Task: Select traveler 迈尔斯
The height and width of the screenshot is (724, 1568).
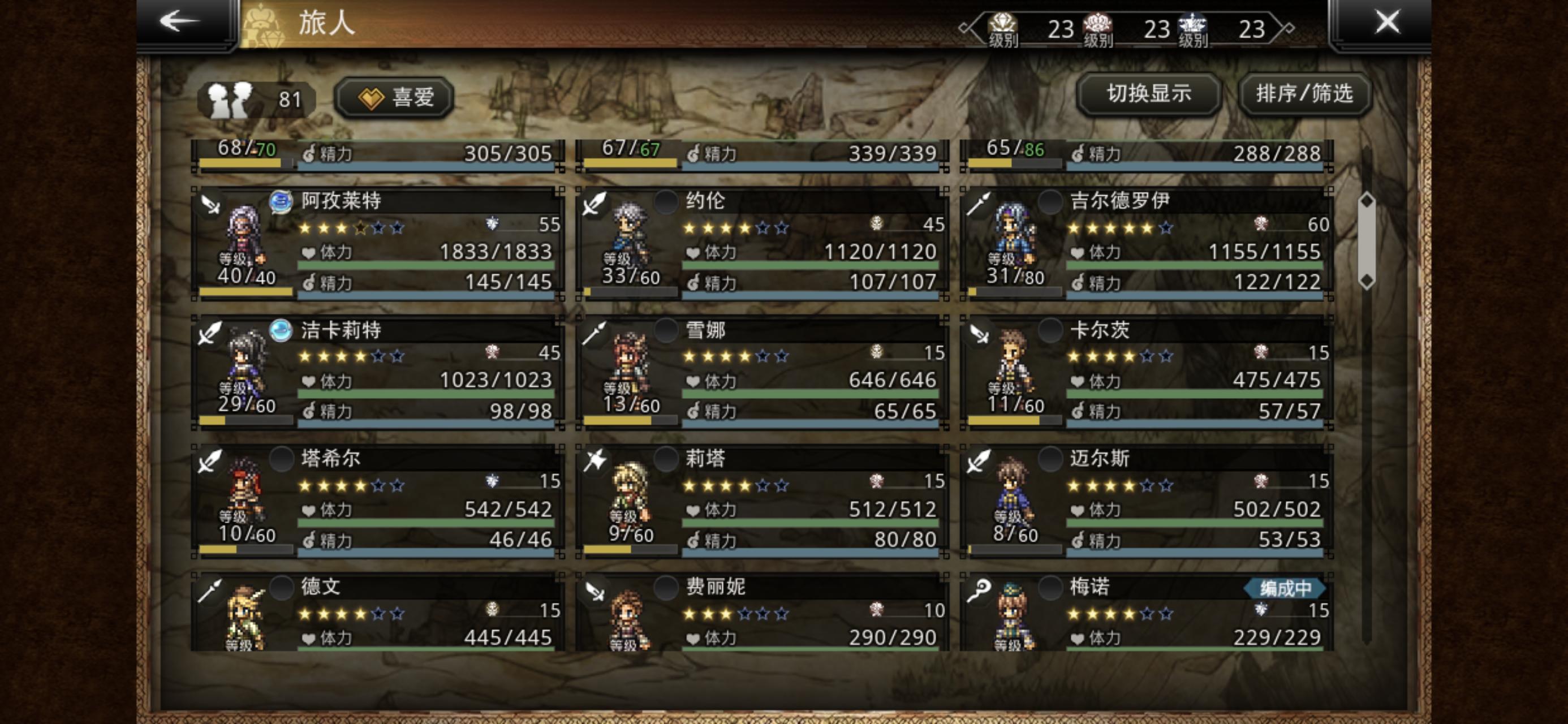Action: (1147, 501)
